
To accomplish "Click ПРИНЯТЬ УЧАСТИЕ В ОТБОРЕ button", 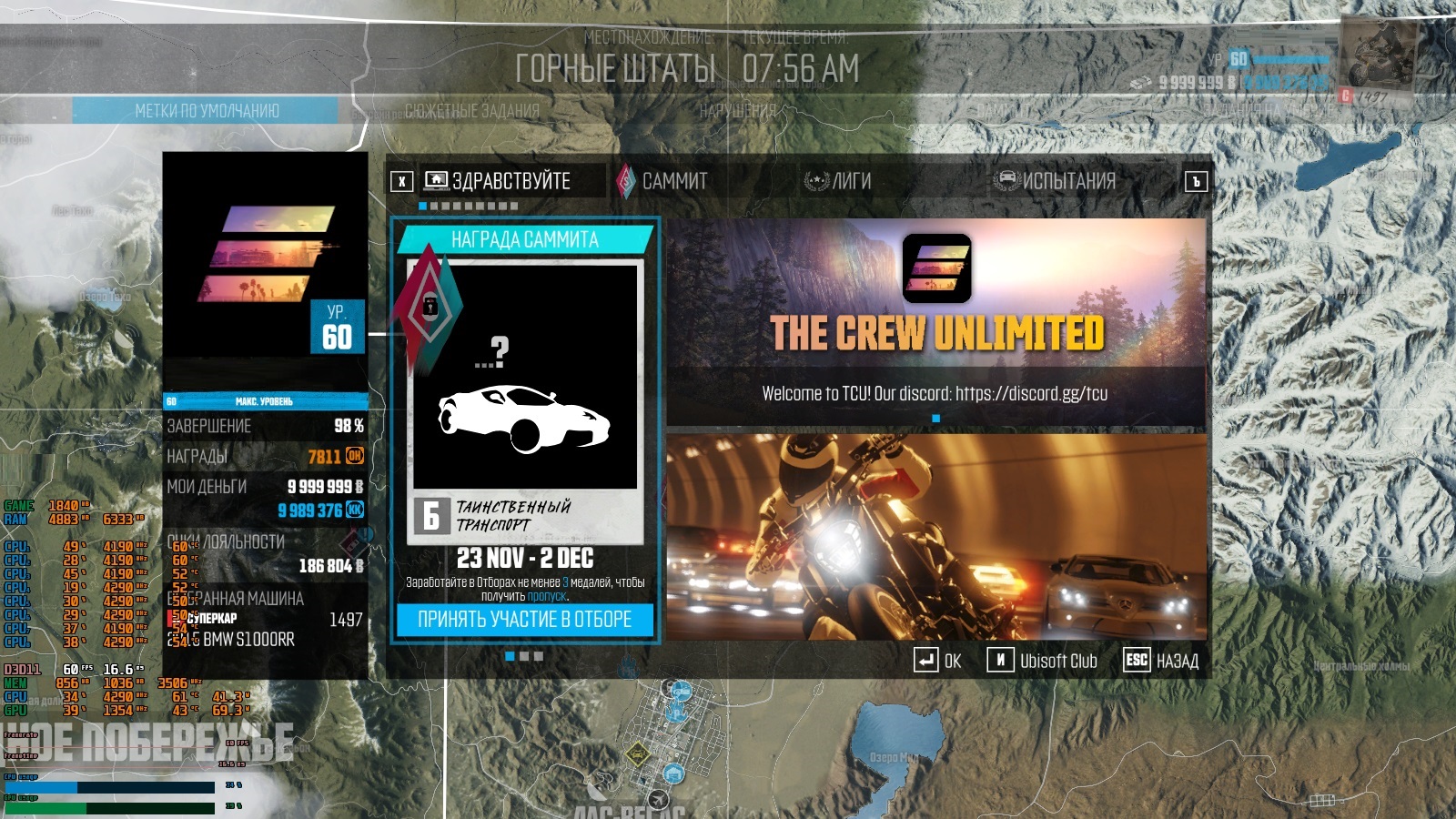I will (524, 620).
